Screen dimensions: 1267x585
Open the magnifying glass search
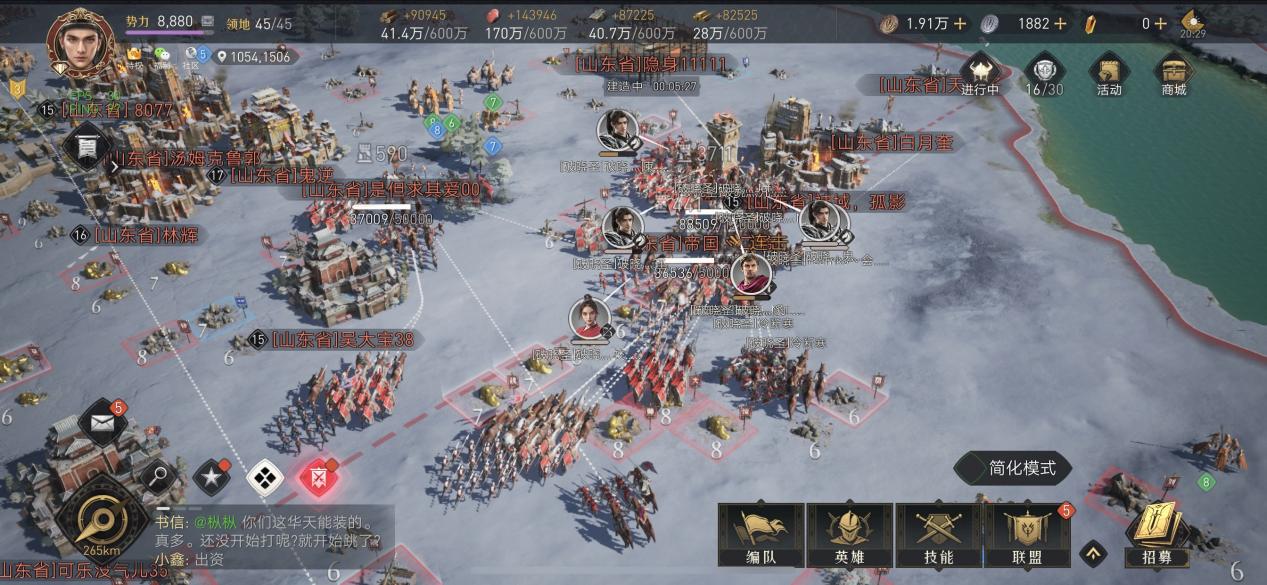pos(158,477)
